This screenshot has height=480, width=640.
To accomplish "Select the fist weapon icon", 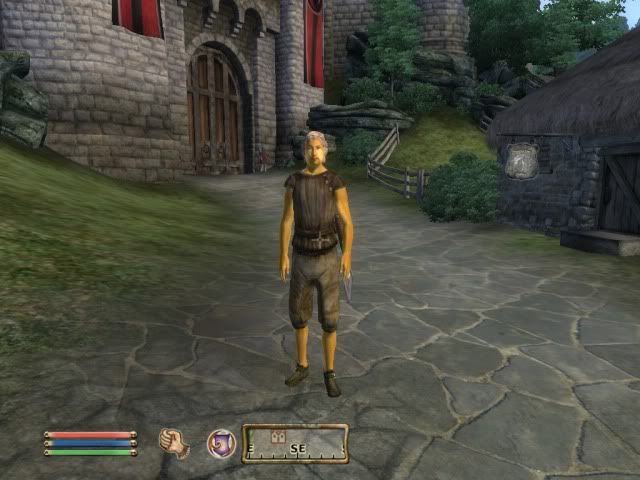I will point(174,443).
